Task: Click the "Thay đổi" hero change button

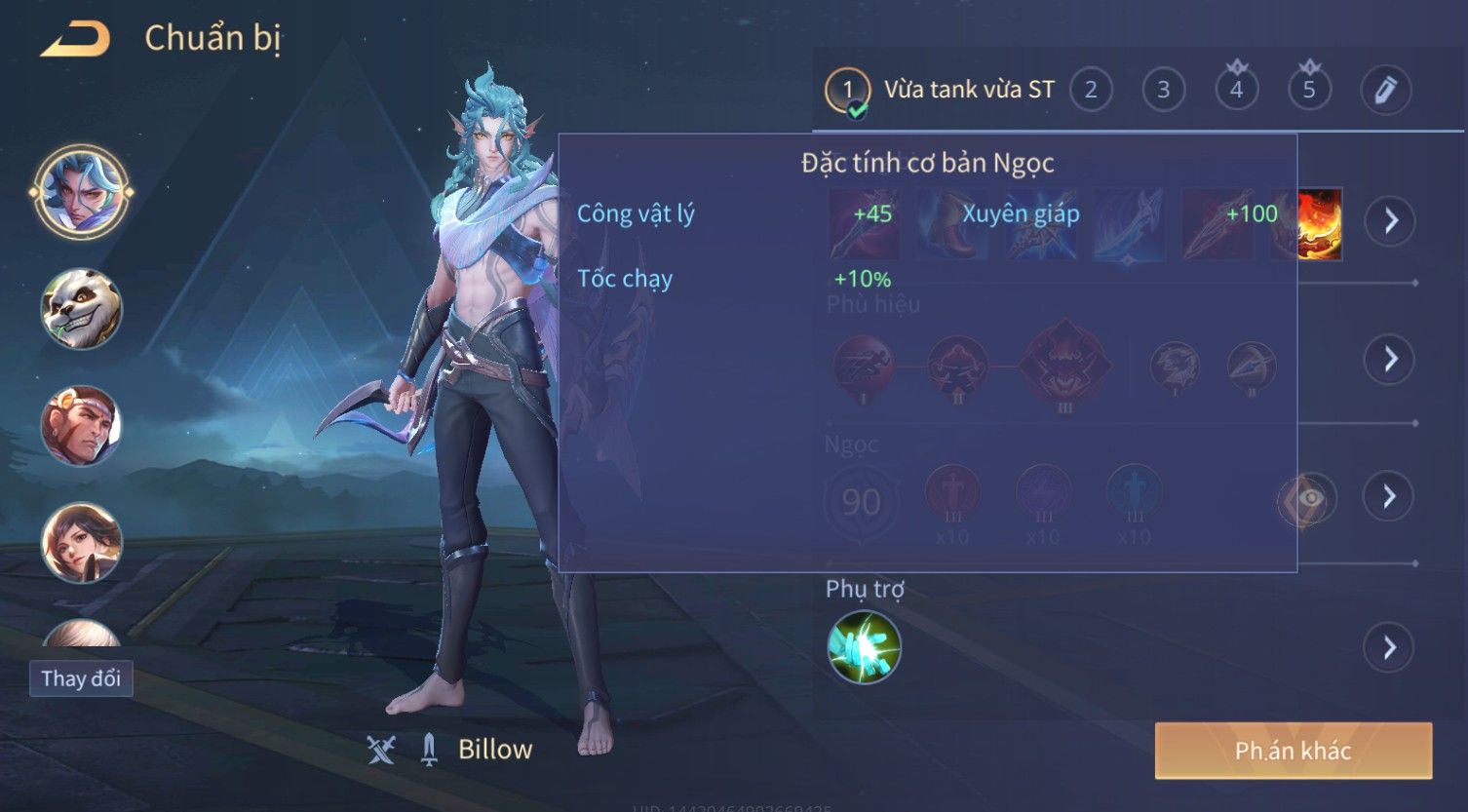Action: (x=81, y=678)
